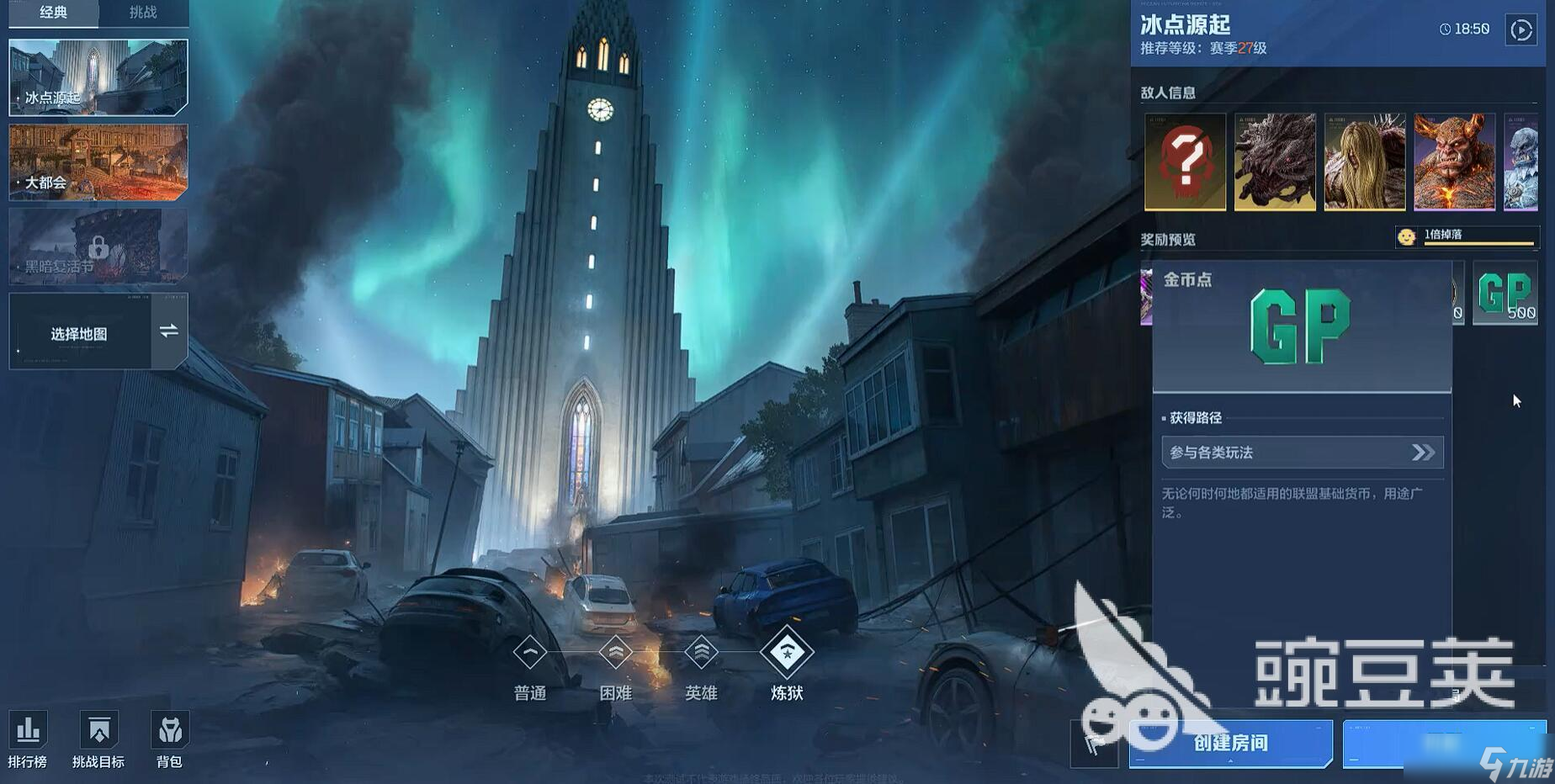Set difficulty to 炼狱
The image size is (1555, 784).
point(787,653)
